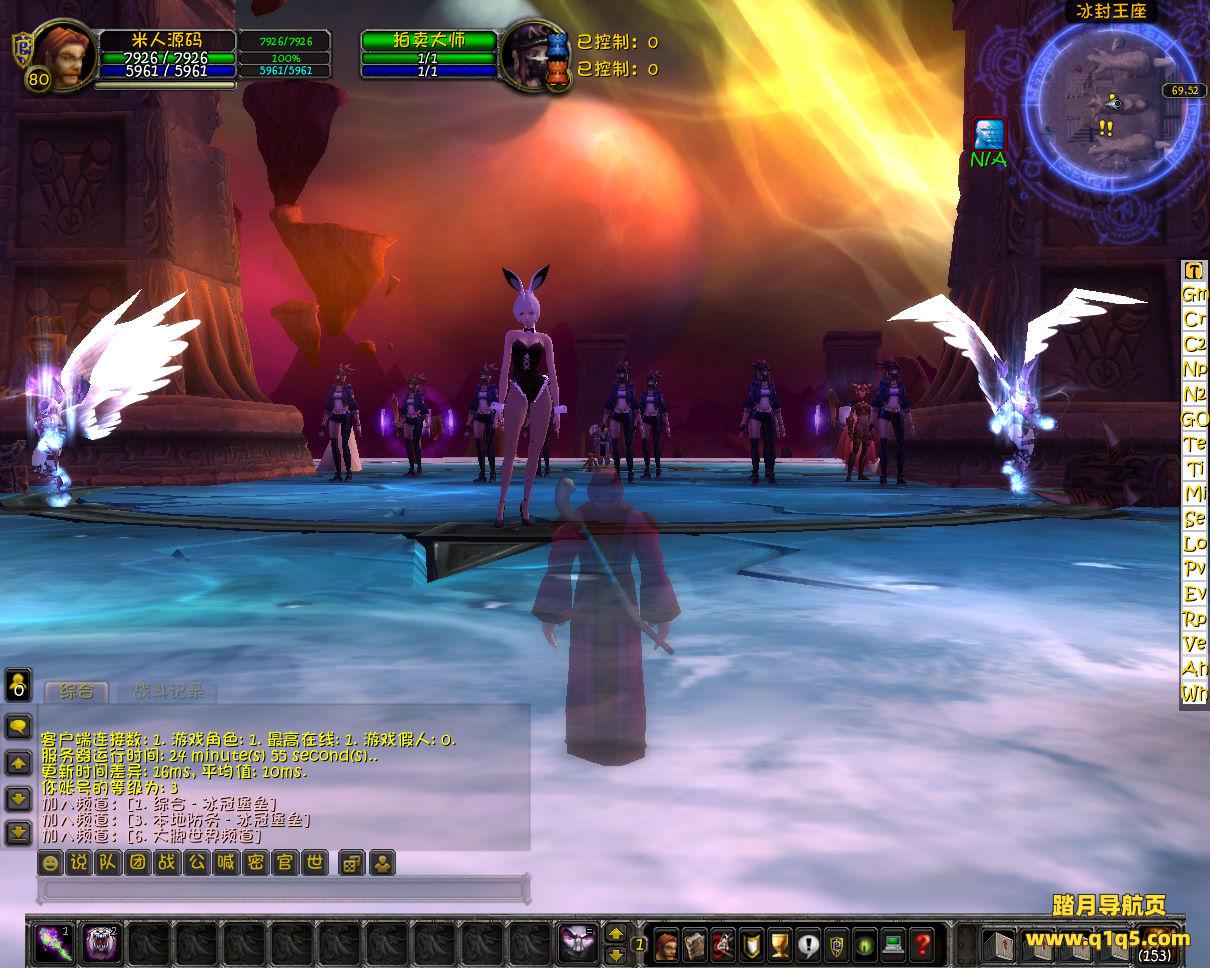Open the quest log exclamation icon
Image resolution: width=1210 pixels, height=968 pixels.
808,943
